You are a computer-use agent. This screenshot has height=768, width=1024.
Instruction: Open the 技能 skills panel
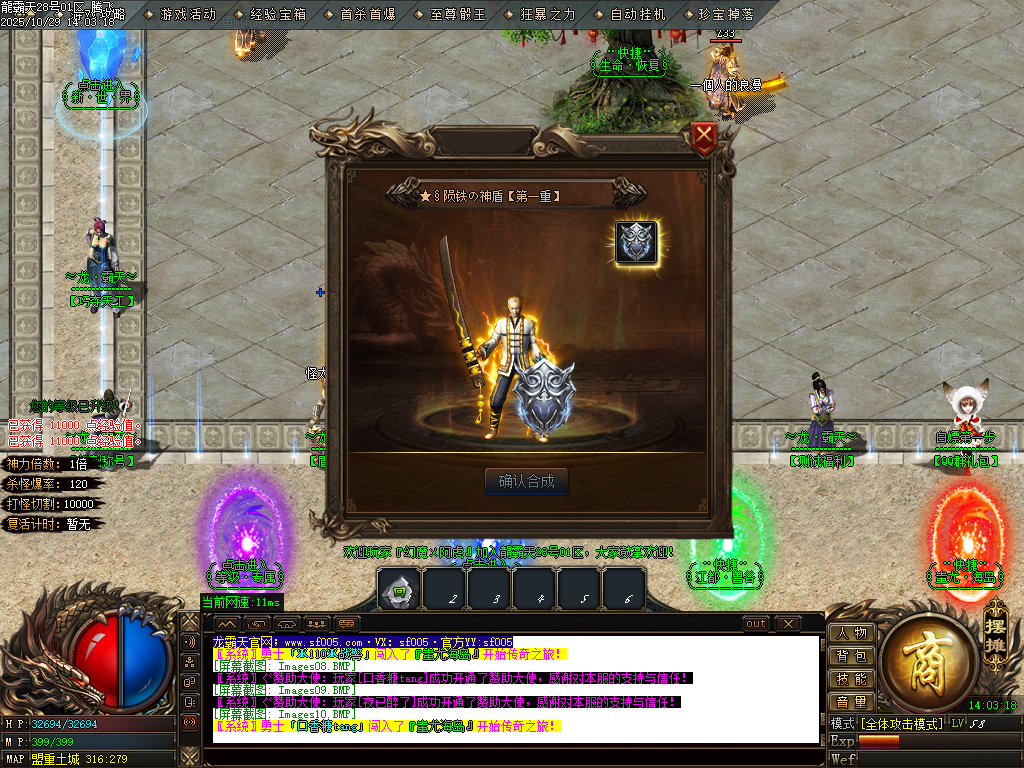[851, 679]
